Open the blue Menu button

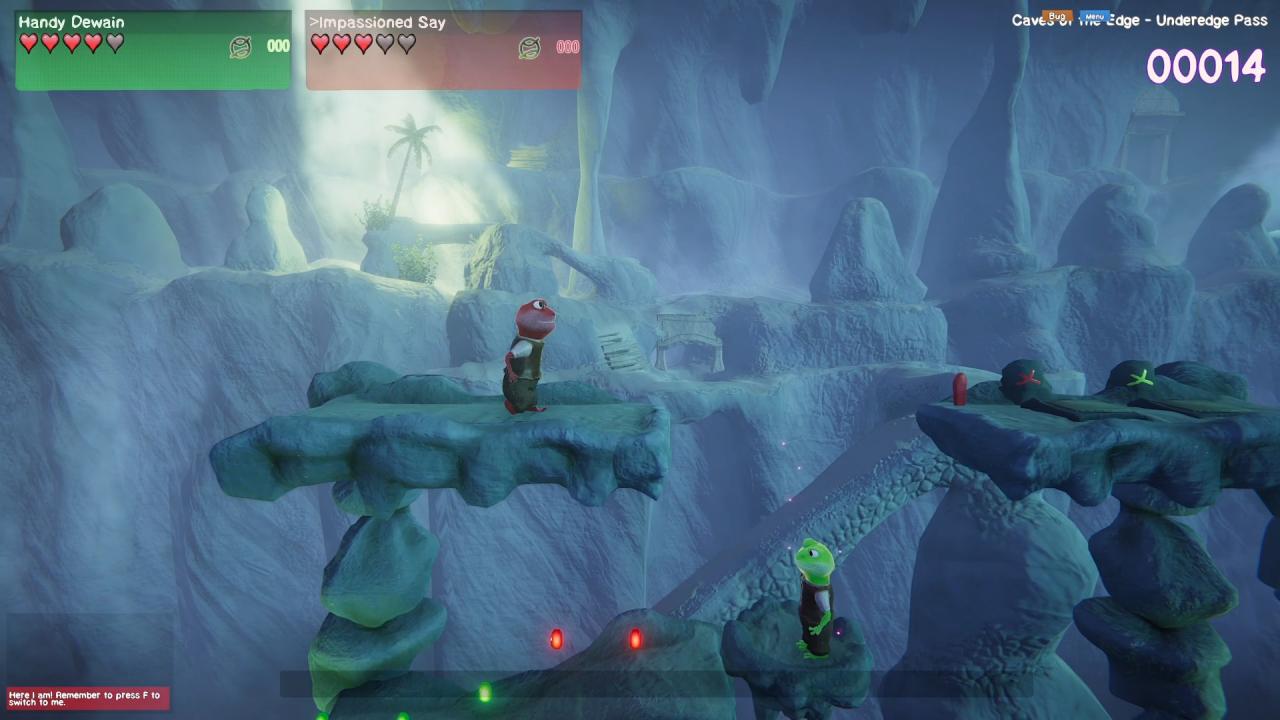pos(1094,17)
